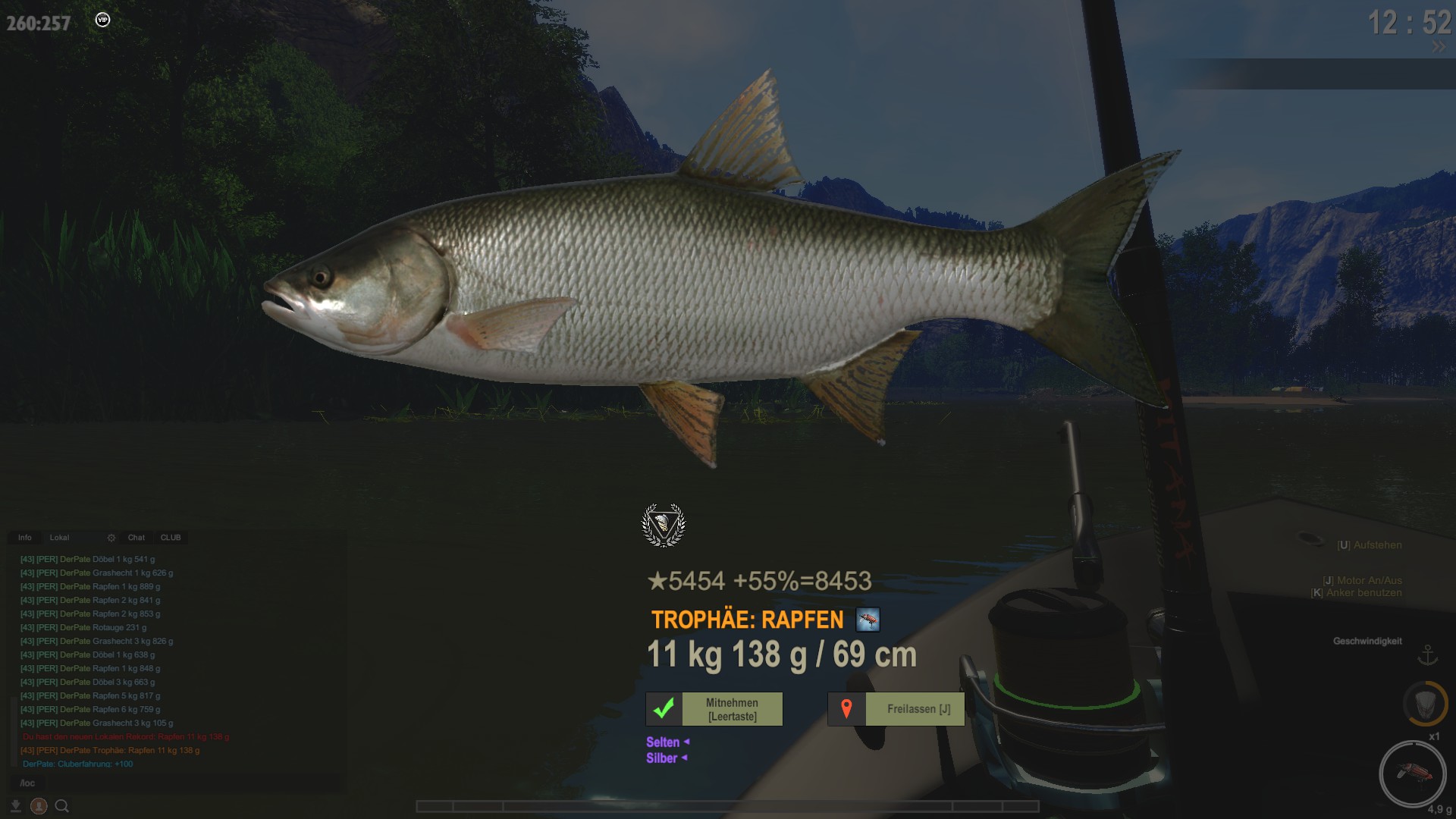Screen dimensions: 1456x819
Task: Click the lure icon beside the trophy title
Action: tap(868, 620)
